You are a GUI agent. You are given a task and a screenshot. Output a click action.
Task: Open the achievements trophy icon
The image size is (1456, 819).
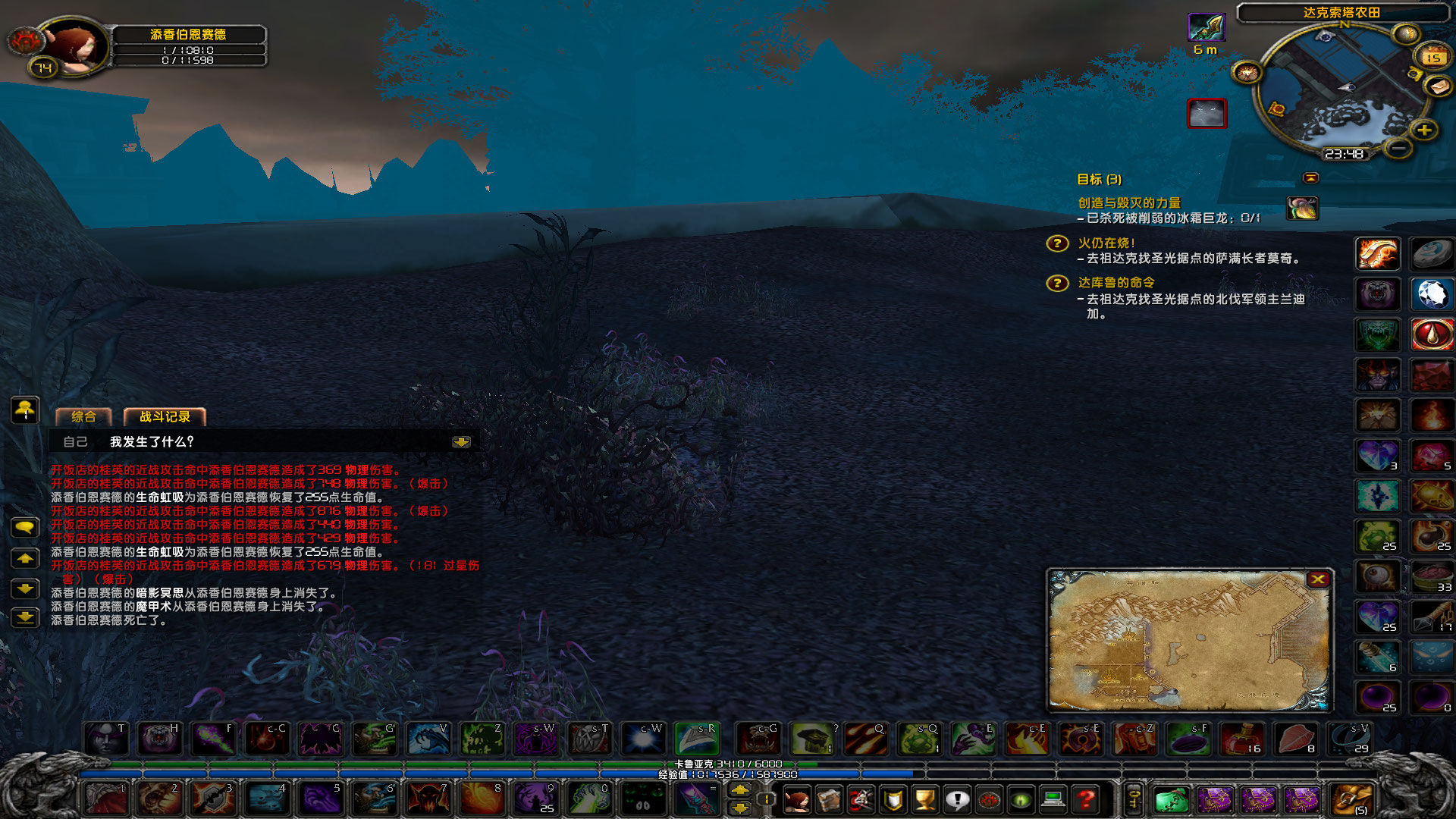tap(924, 800)
